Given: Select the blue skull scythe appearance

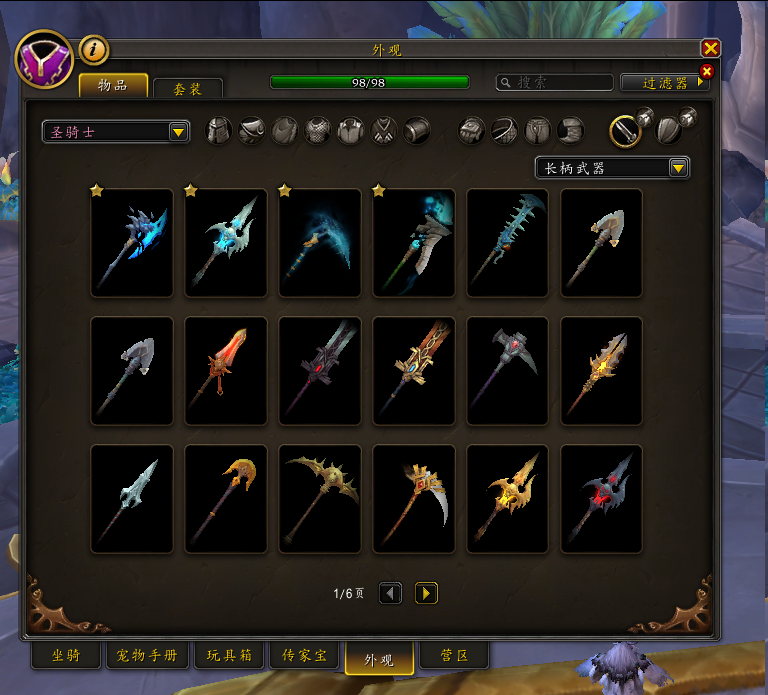Looking at the screenshot, I should 414,242.
